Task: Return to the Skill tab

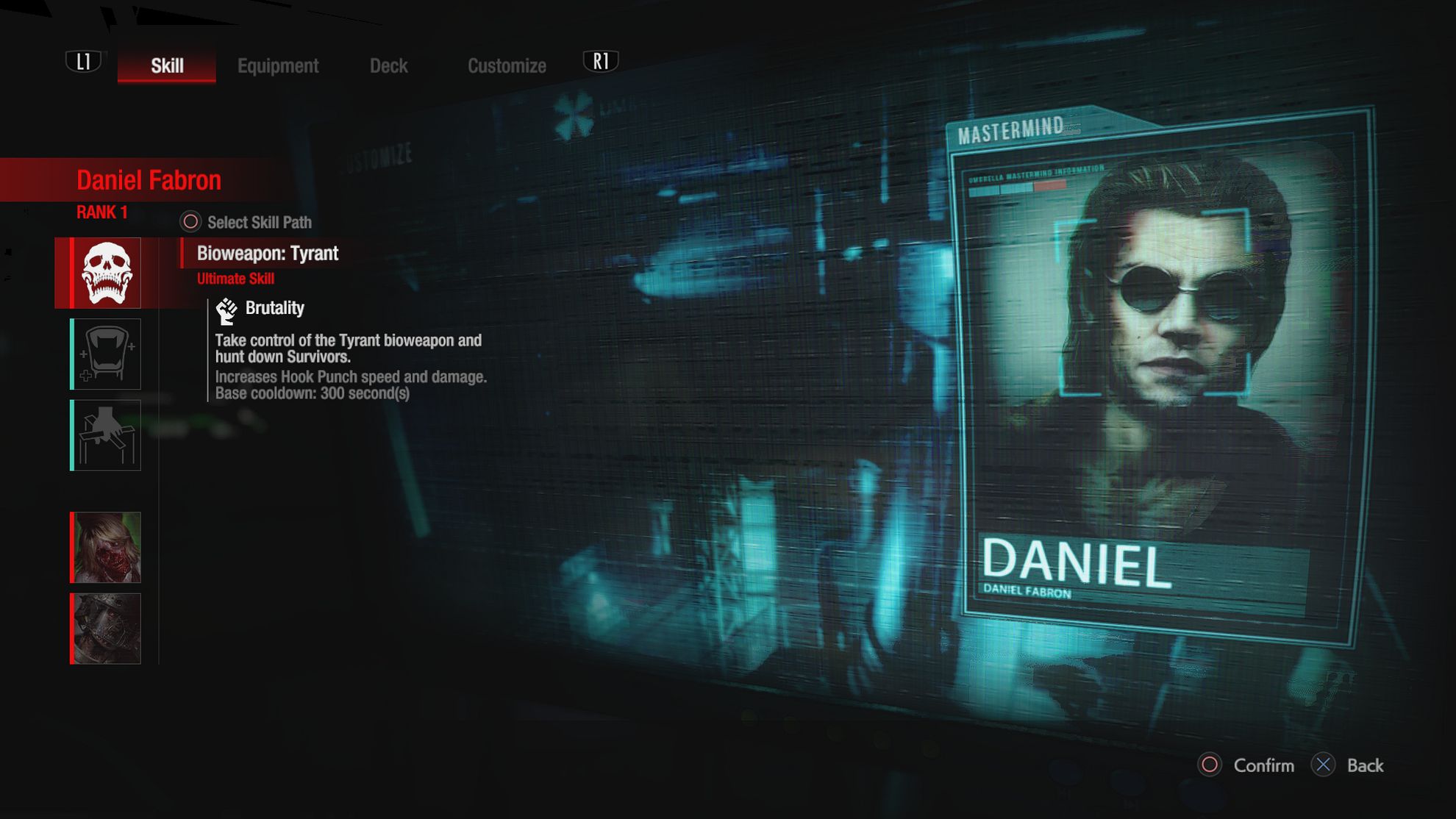Action: coord(165,65)
